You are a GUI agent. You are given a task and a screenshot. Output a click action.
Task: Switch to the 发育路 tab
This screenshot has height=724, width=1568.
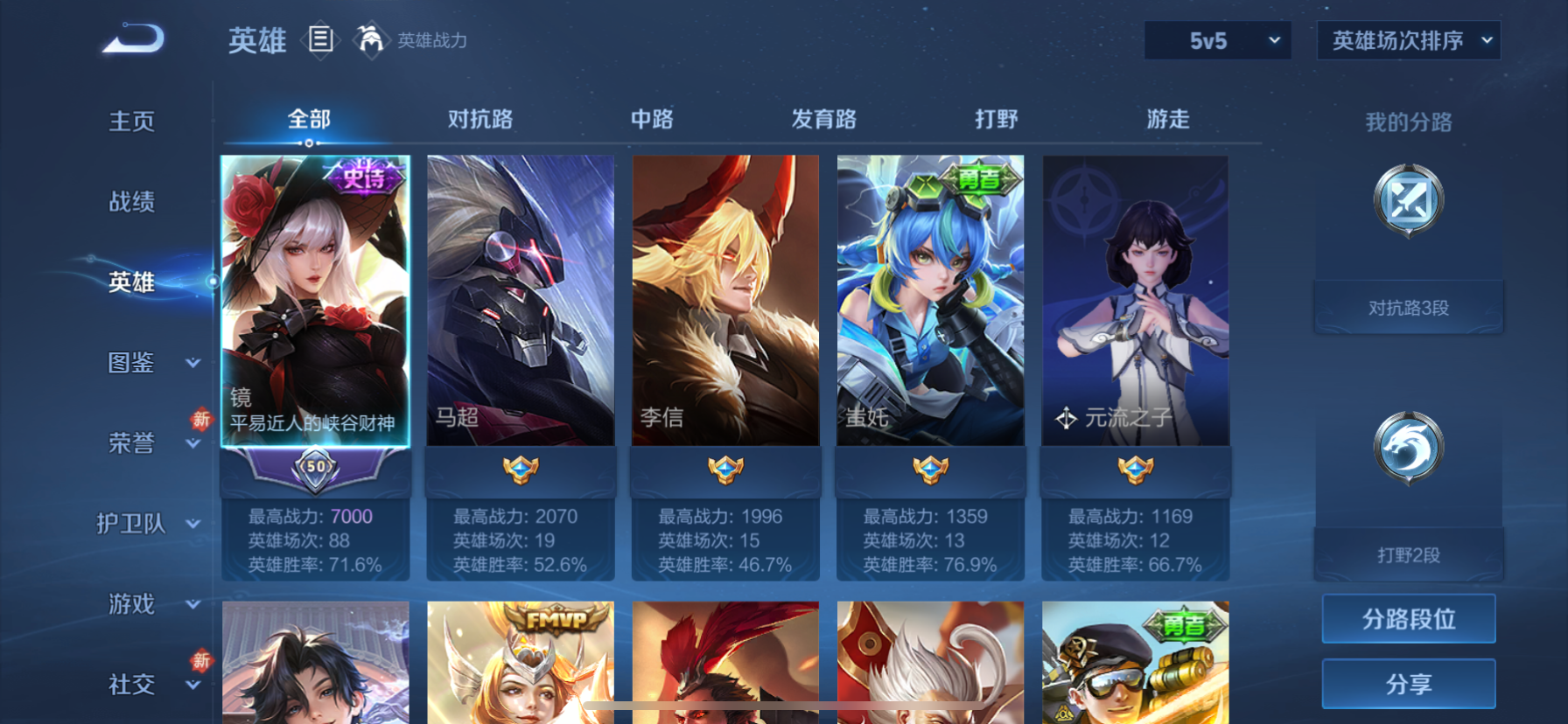click(822, 119)
